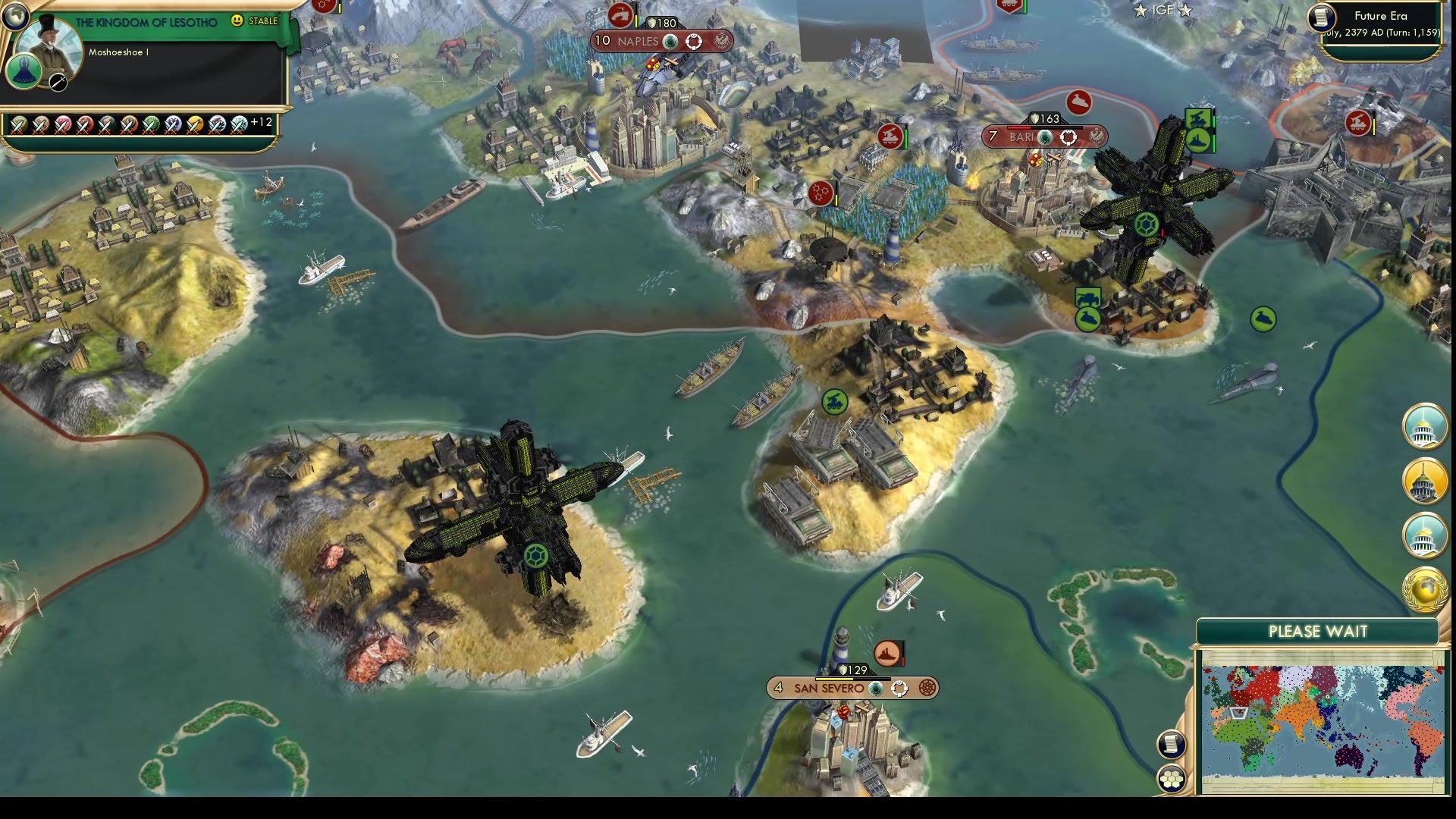The height and width of the screenshot is (819, 1456).
Task: Click a crossed-swords war icon under Lesotho banner
Action: click(19, 124)
